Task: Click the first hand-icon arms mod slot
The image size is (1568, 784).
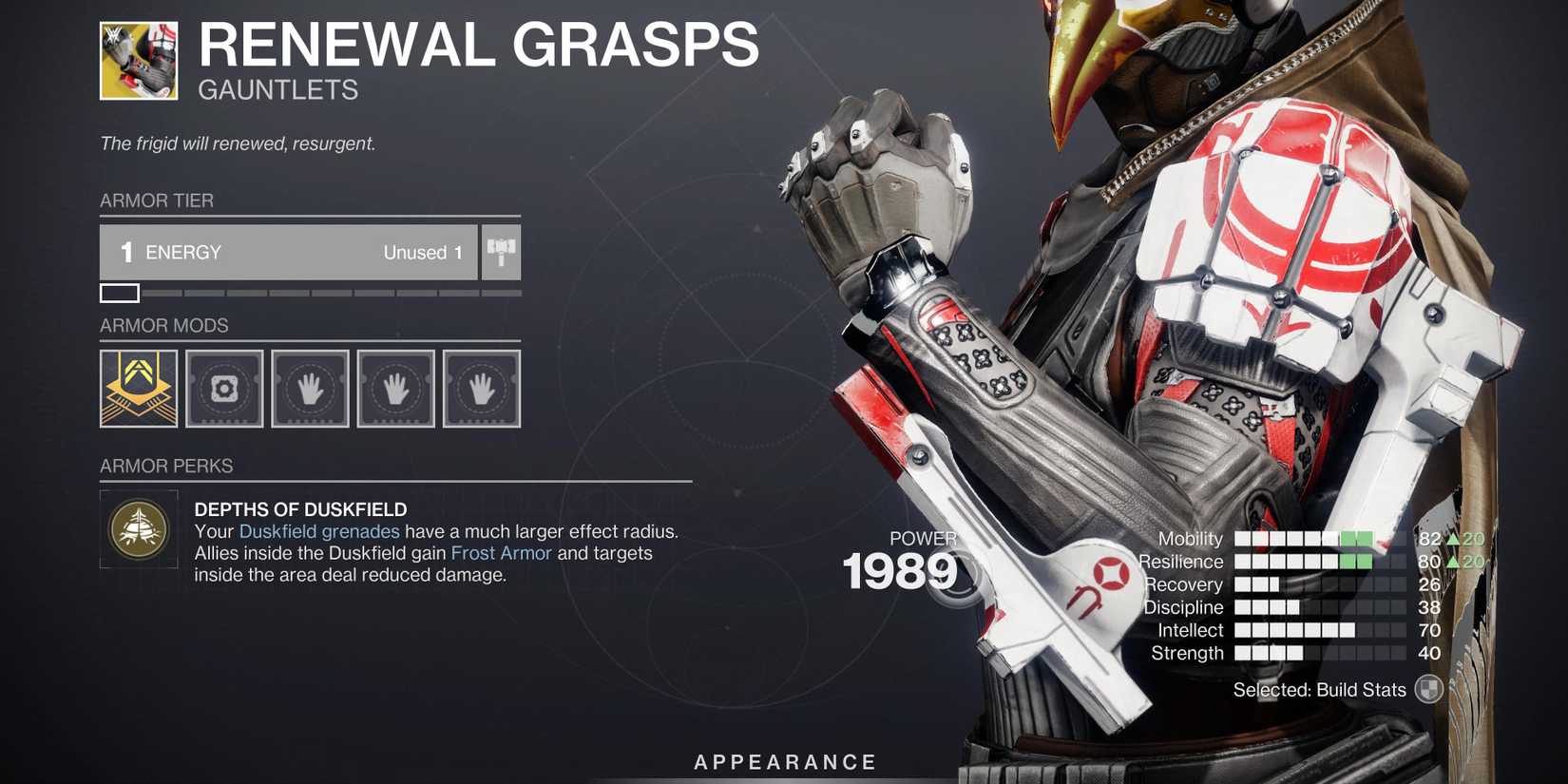Action: [310, 389]
